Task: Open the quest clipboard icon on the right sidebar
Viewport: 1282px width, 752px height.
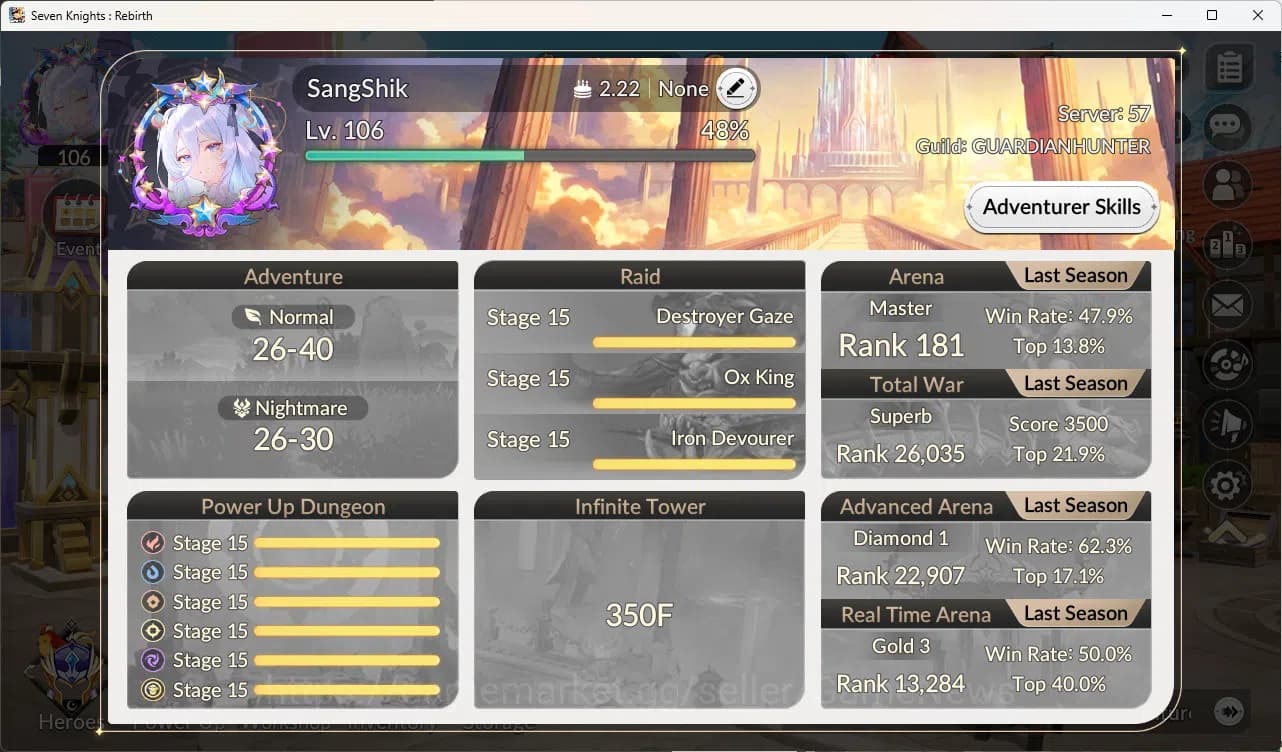Action: point(1228,65)
